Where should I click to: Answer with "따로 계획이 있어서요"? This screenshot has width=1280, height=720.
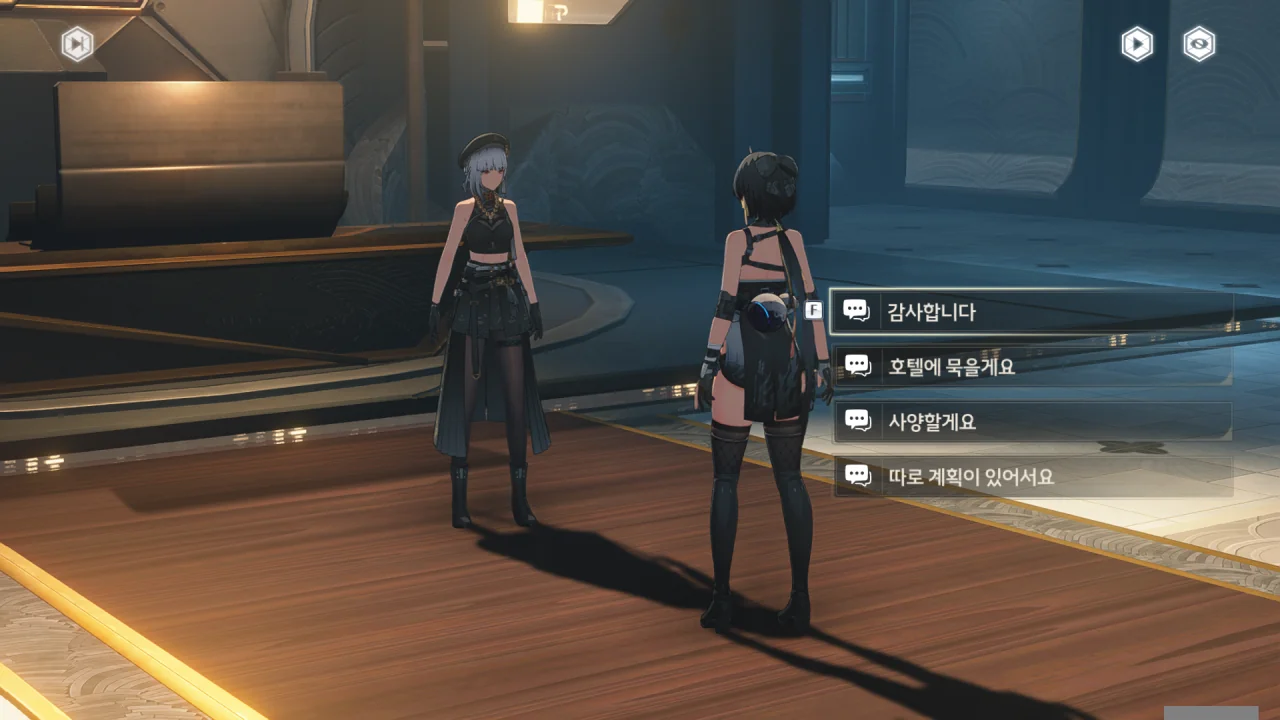point(1030,477)
